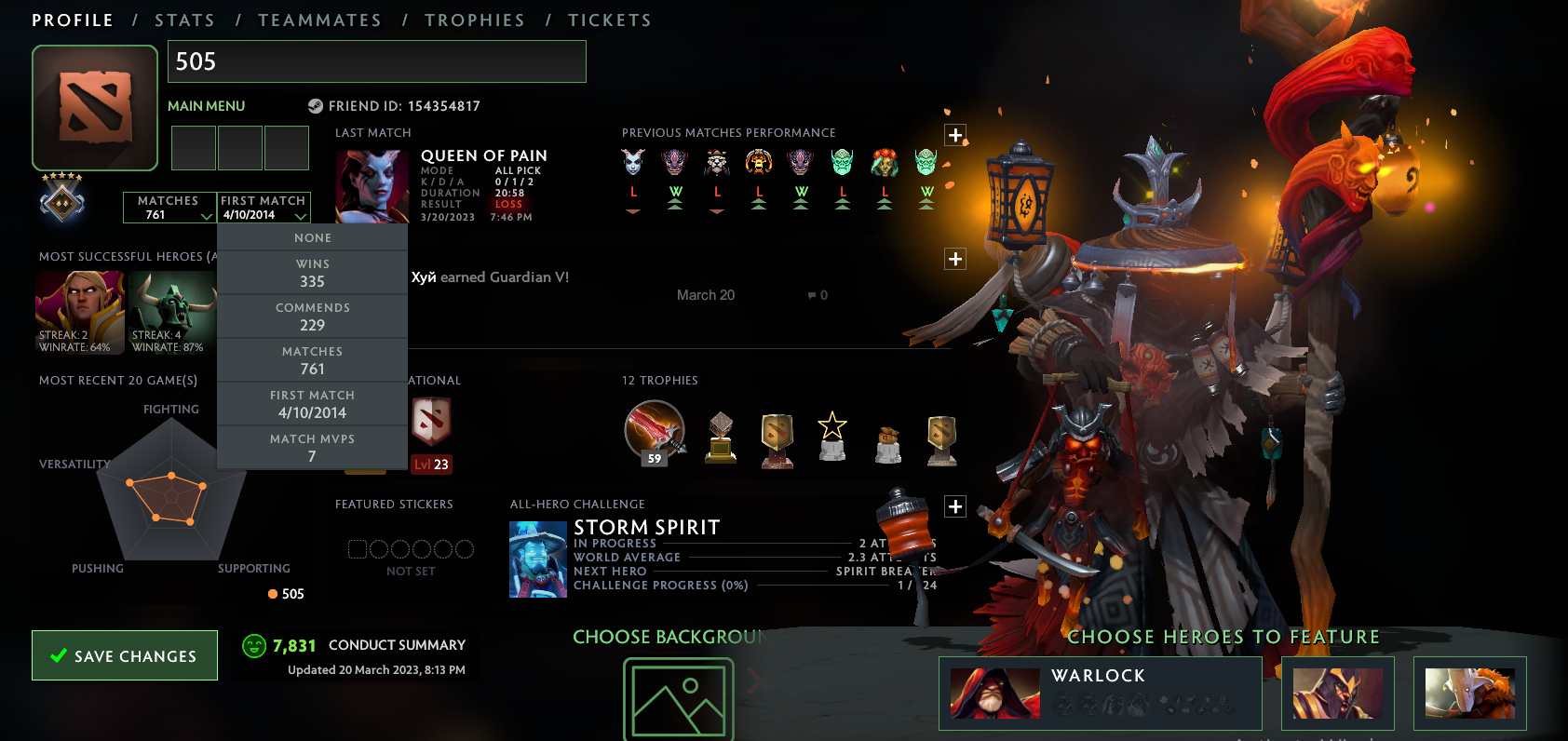Click the MAIN MENU button
The height and width of the screenshot is (741, 1568).
click(206, 105)
